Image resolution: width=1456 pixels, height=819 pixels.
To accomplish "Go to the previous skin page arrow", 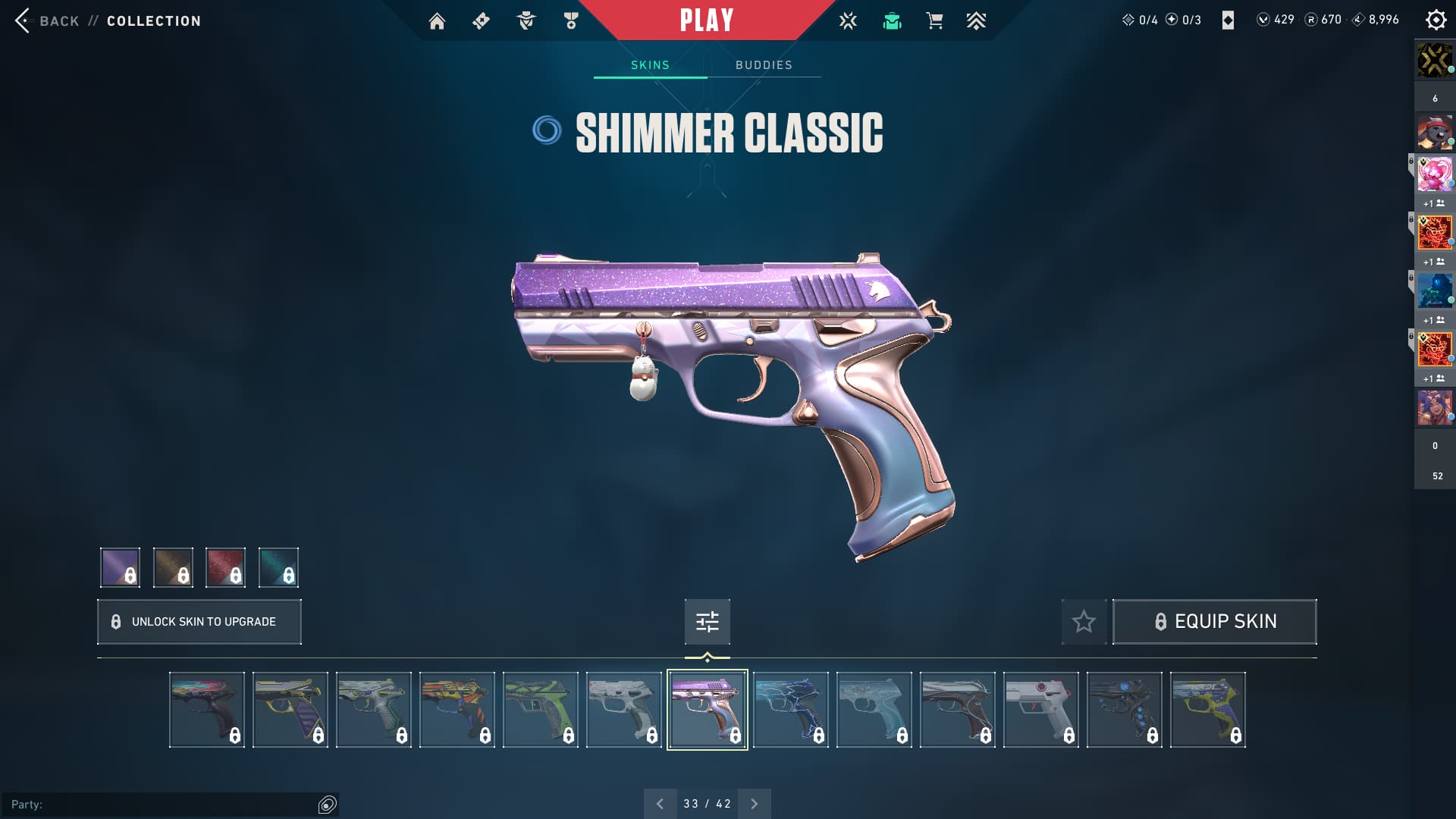I will point(660,804).
